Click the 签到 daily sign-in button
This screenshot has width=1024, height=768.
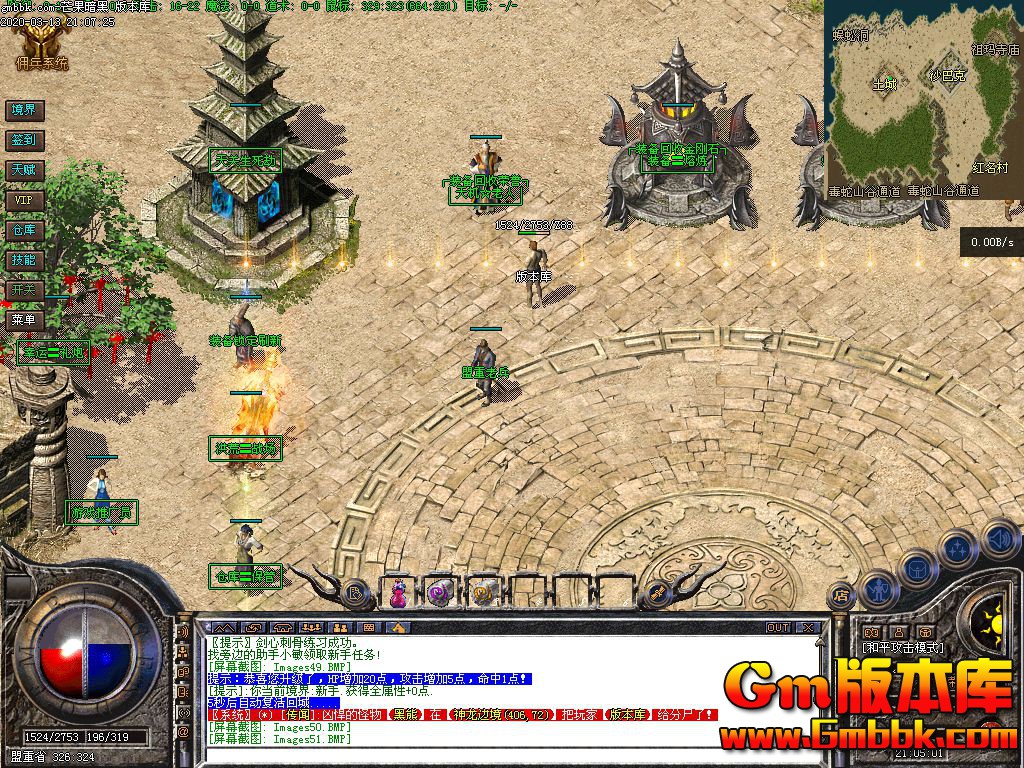coord(23,140)
